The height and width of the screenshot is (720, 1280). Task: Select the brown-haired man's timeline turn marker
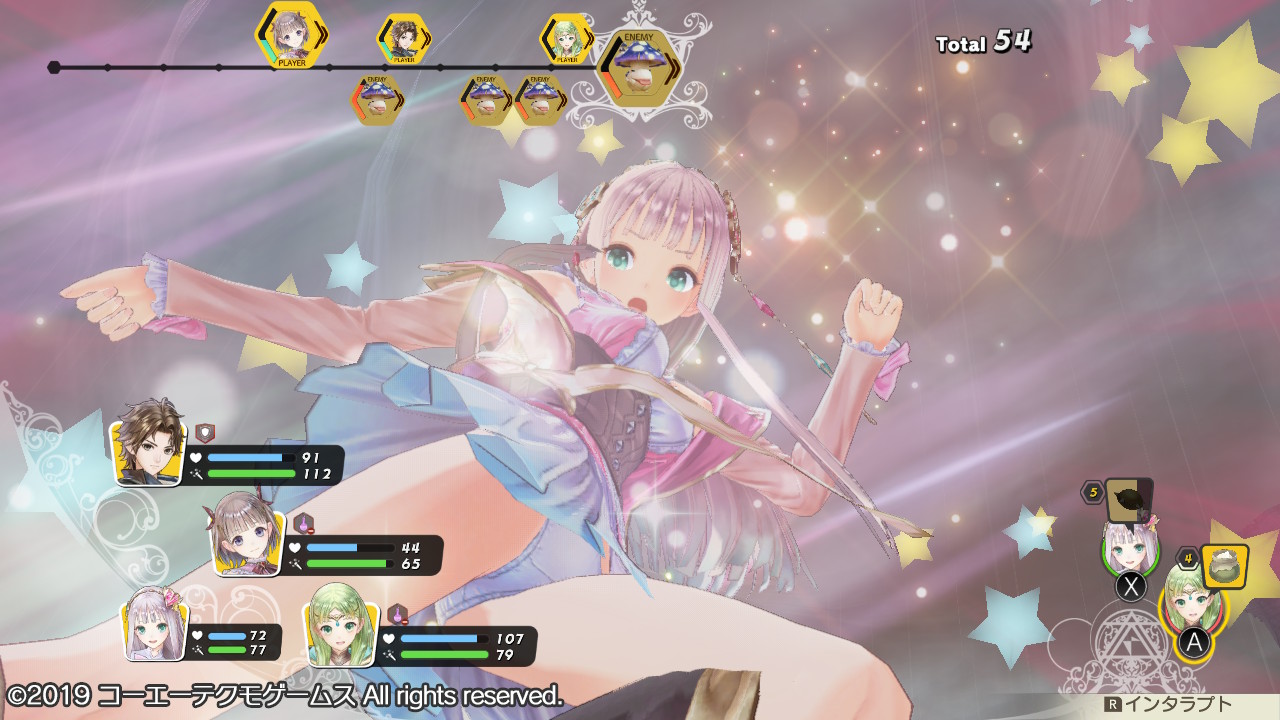click(403, 39)
